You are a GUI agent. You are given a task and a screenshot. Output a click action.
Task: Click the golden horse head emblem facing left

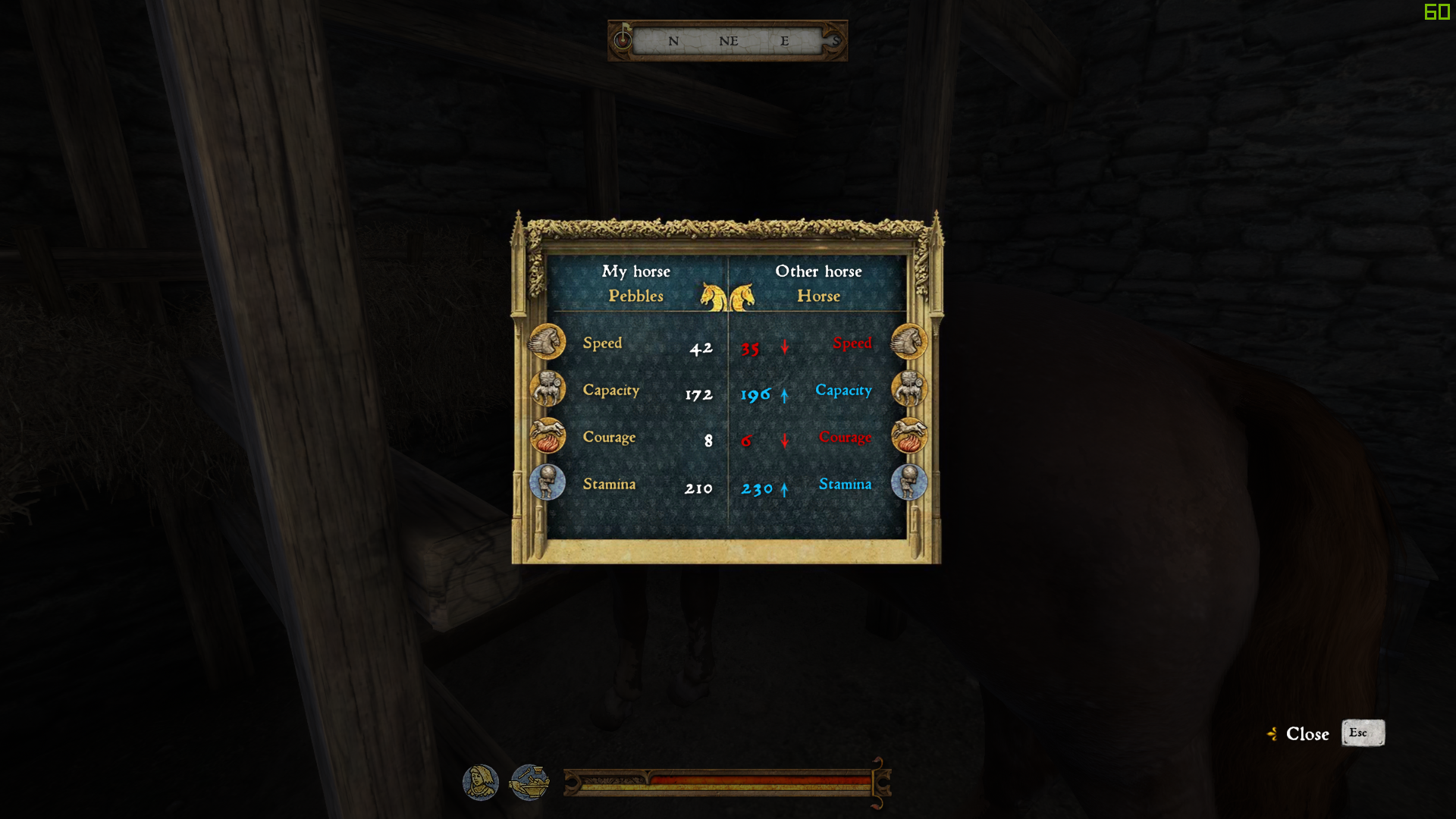point(710,296)
